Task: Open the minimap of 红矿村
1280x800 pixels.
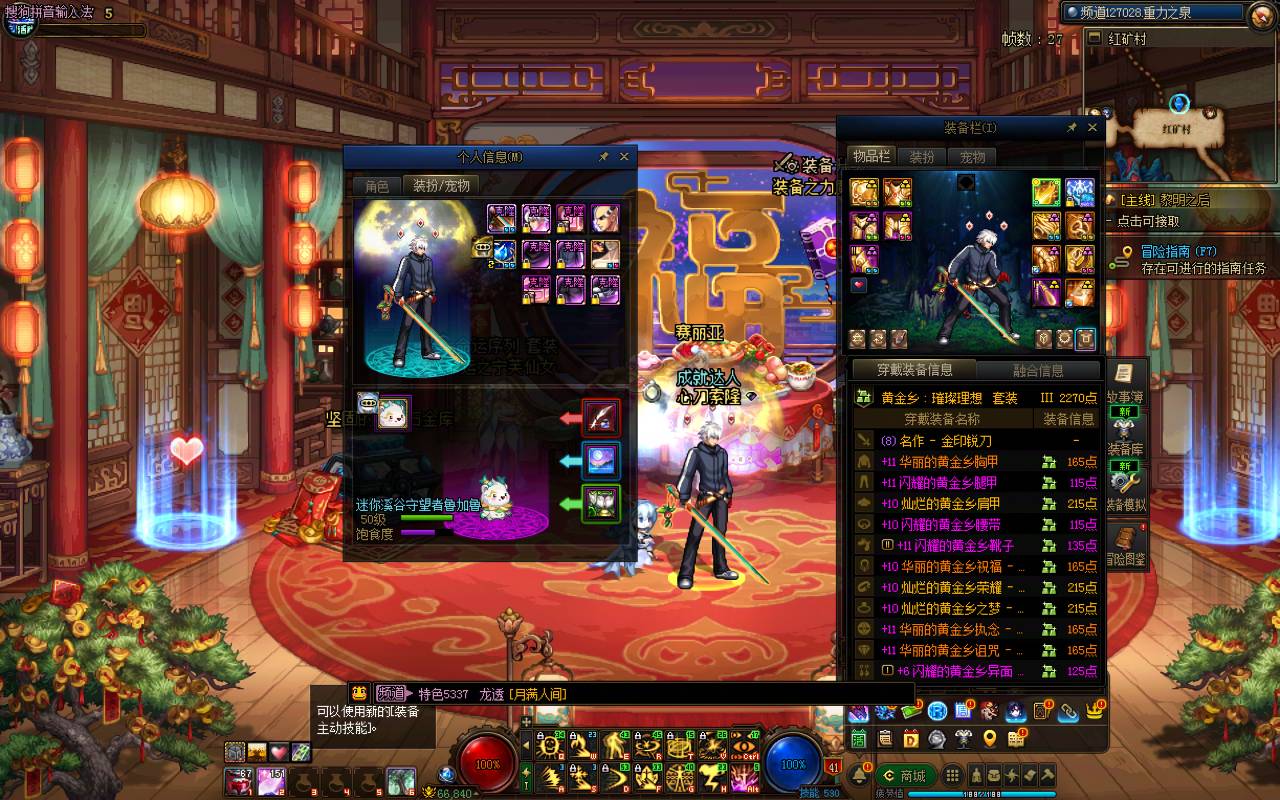Action: (x=1166, y=100)
